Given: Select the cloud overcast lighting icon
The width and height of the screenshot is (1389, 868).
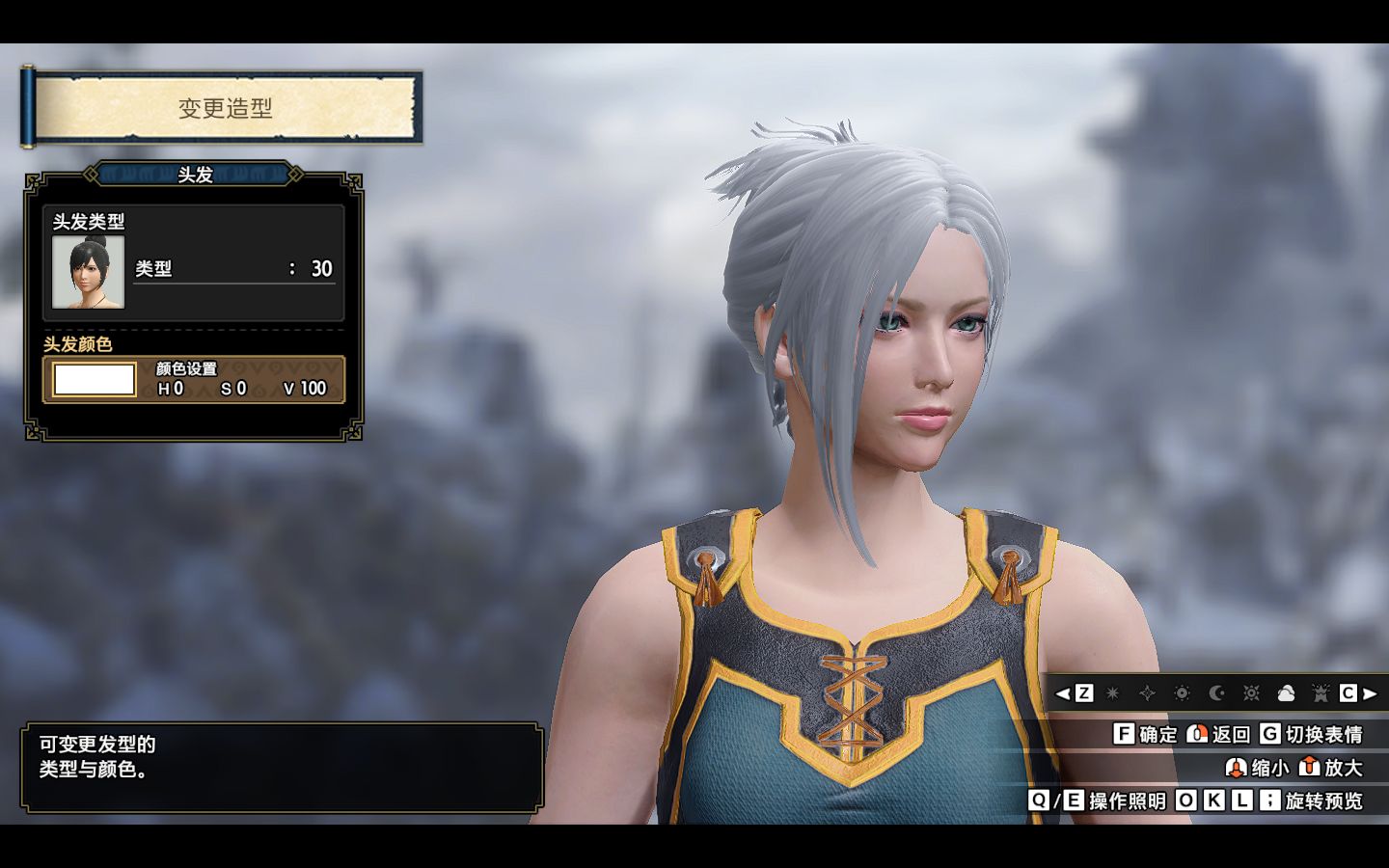Looking at the screenshot, I should [1286, 693].
